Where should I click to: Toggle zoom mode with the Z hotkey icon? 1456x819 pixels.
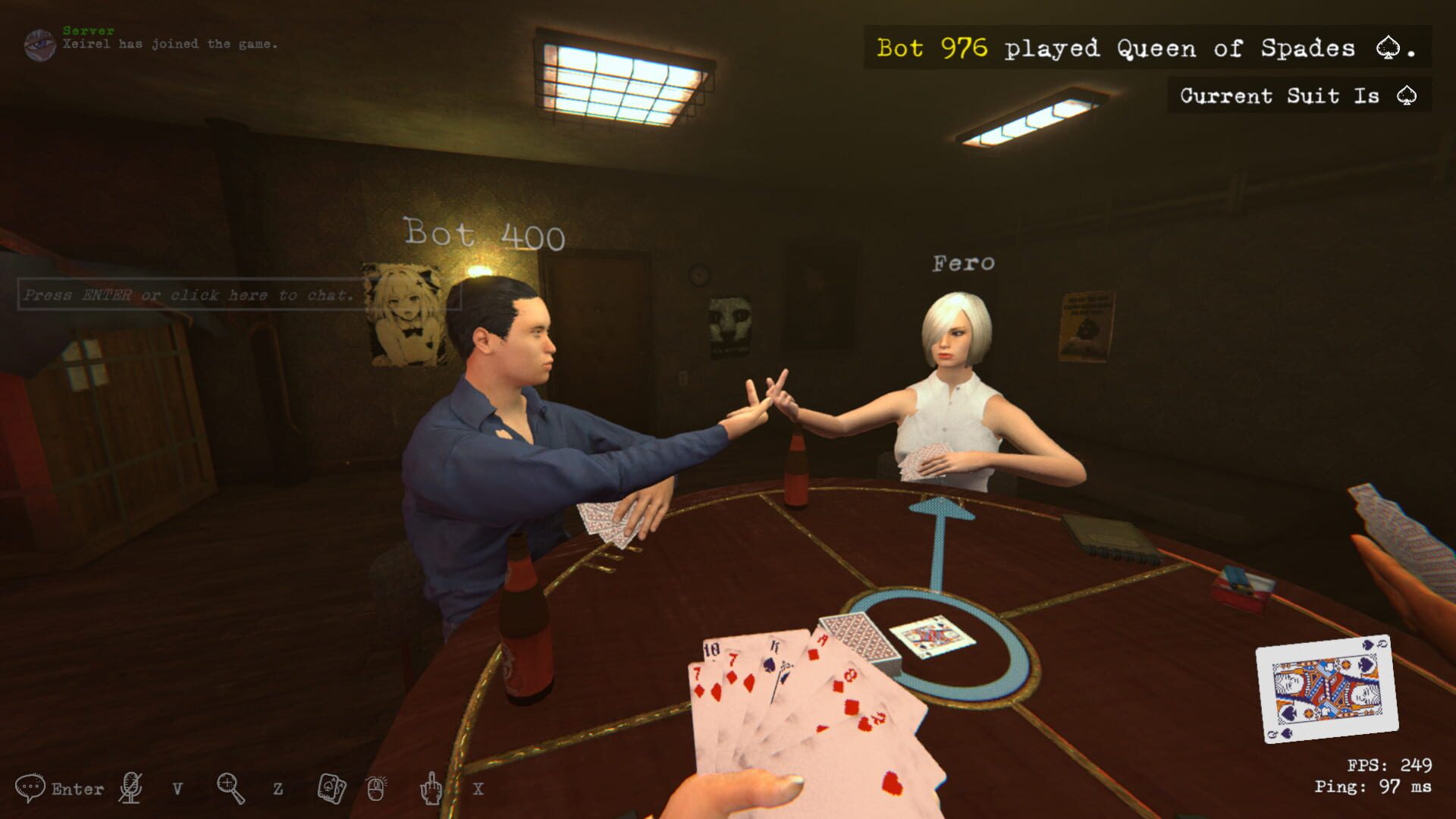pyautogui.click(x=276, y=789)
